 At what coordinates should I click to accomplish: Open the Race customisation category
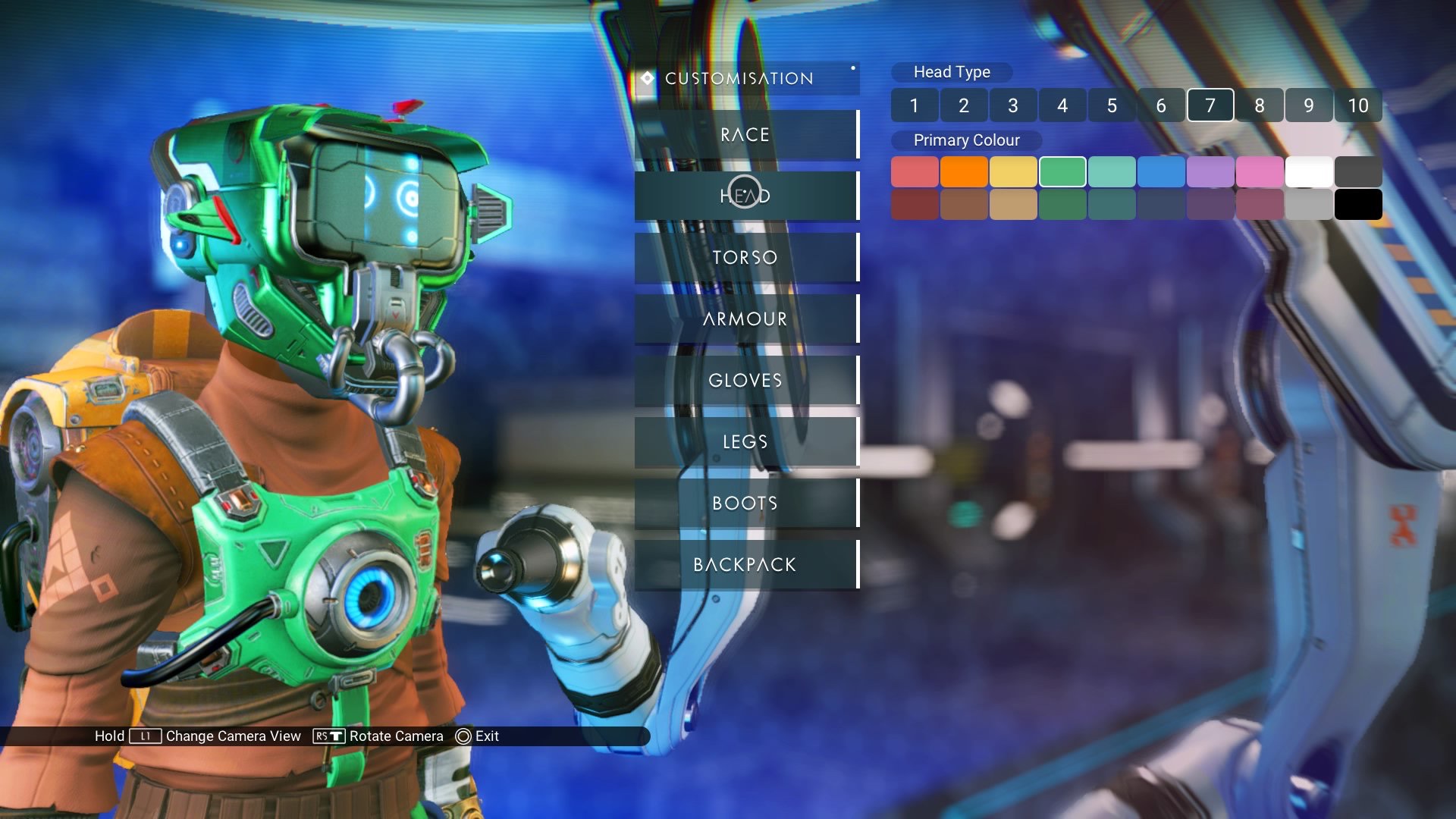coord(746,135)
